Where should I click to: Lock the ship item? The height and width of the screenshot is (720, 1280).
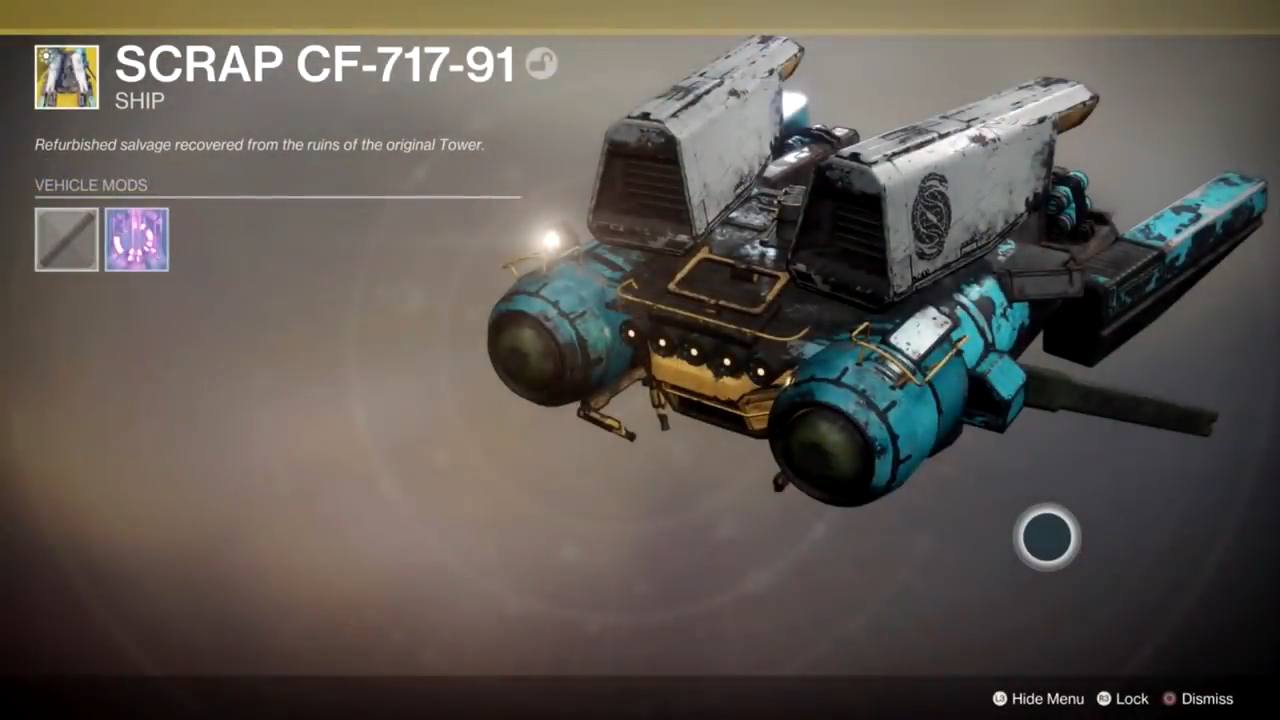pos(1123,699)
